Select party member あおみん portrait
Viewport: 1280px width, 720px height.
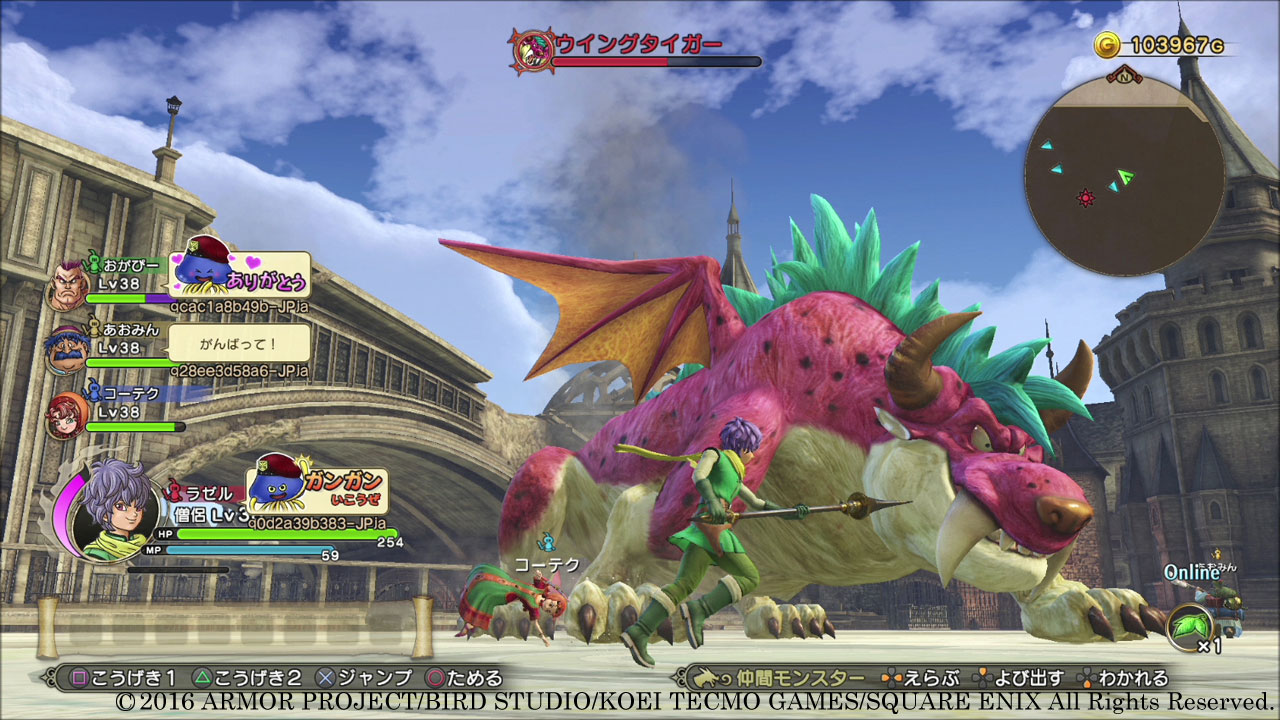pos(66,349)
